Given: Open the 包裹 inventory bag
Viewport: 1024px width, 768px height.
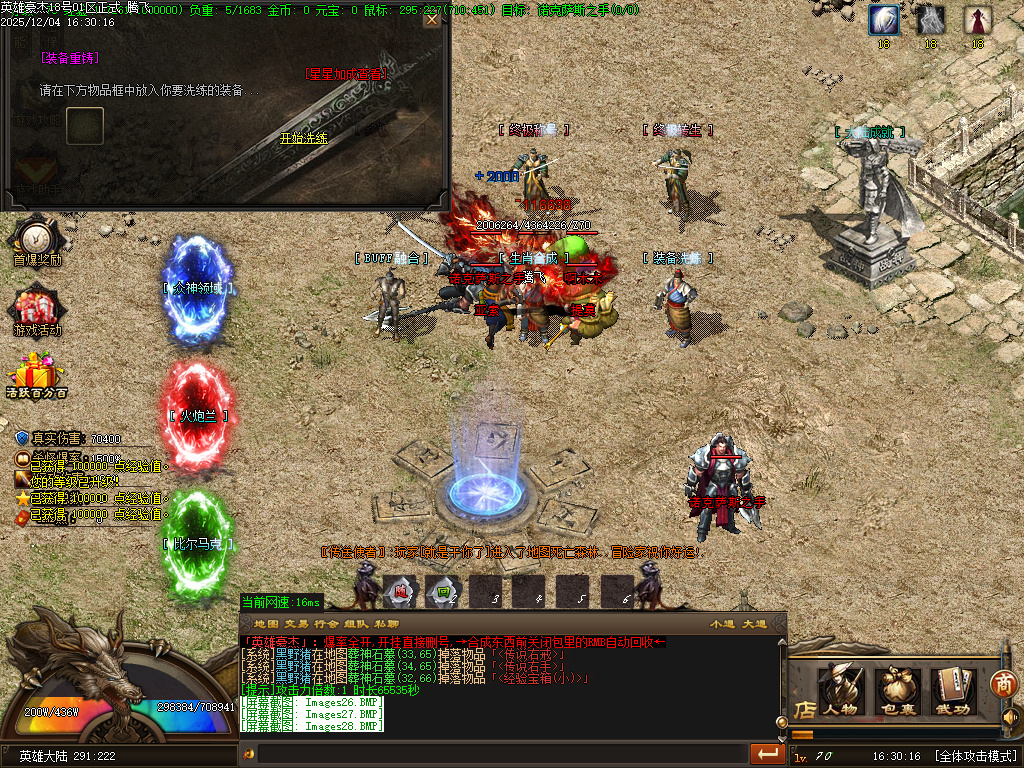Looking at the screenshot, I should coord(898,689).
